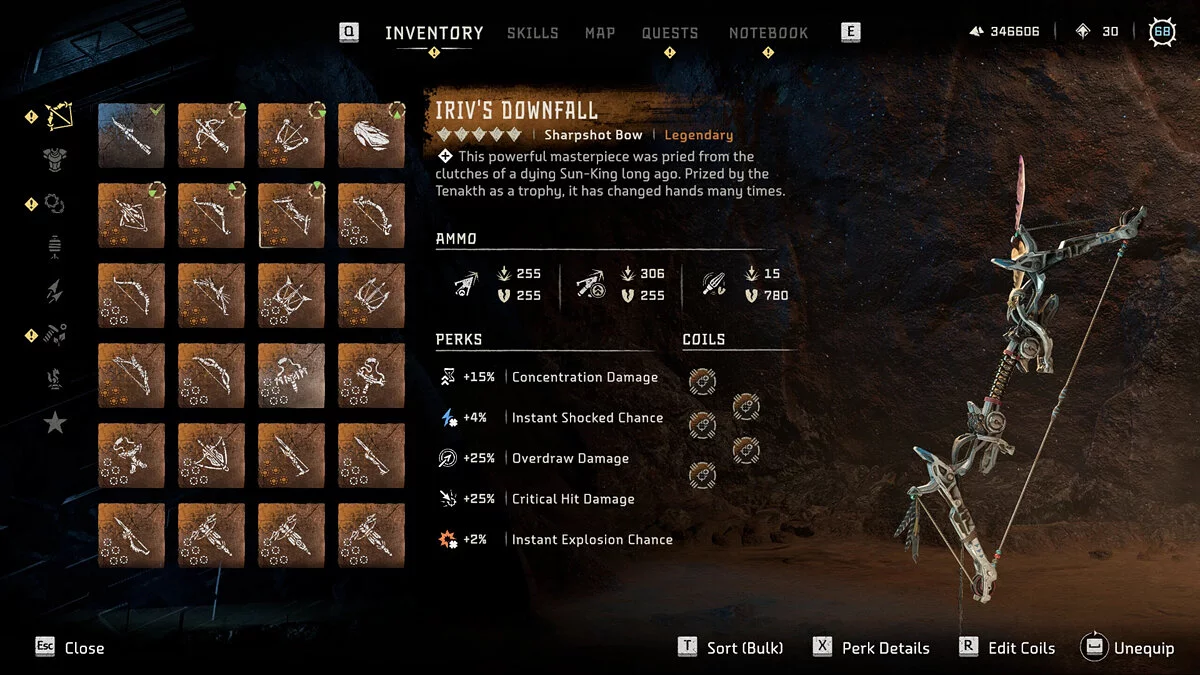
Task: Go to the Quests tab
Action: pyautogui.click(x=670, y=33)
